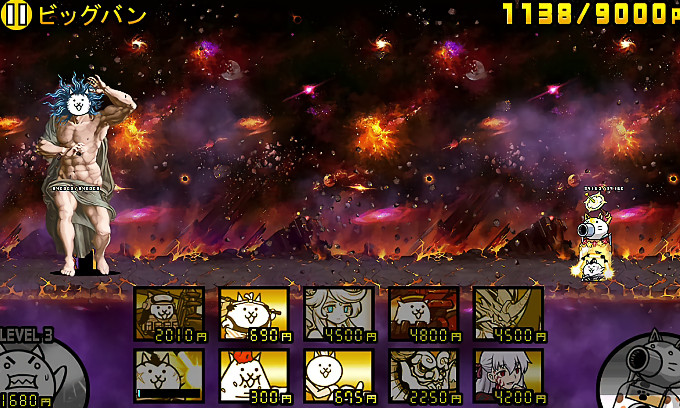Fire the Cat Cannon
This screenshot has height=408, width=680.
pyautogui.click(x=645, y=374)
